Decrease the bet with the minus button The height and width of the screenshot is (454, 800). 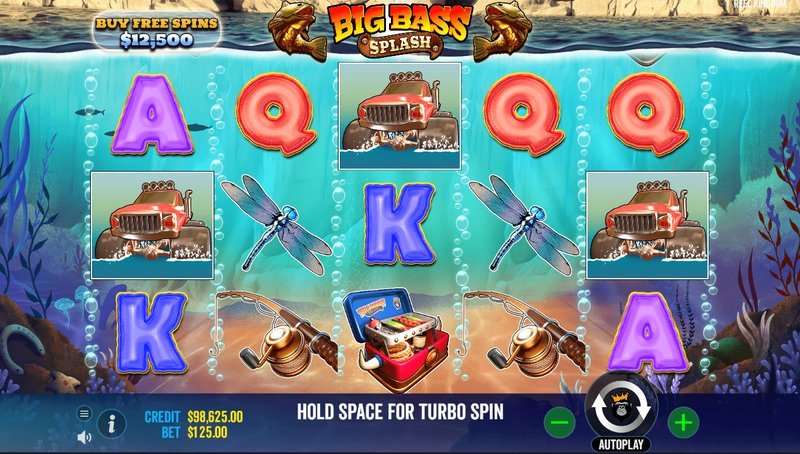tap(560, 422)
